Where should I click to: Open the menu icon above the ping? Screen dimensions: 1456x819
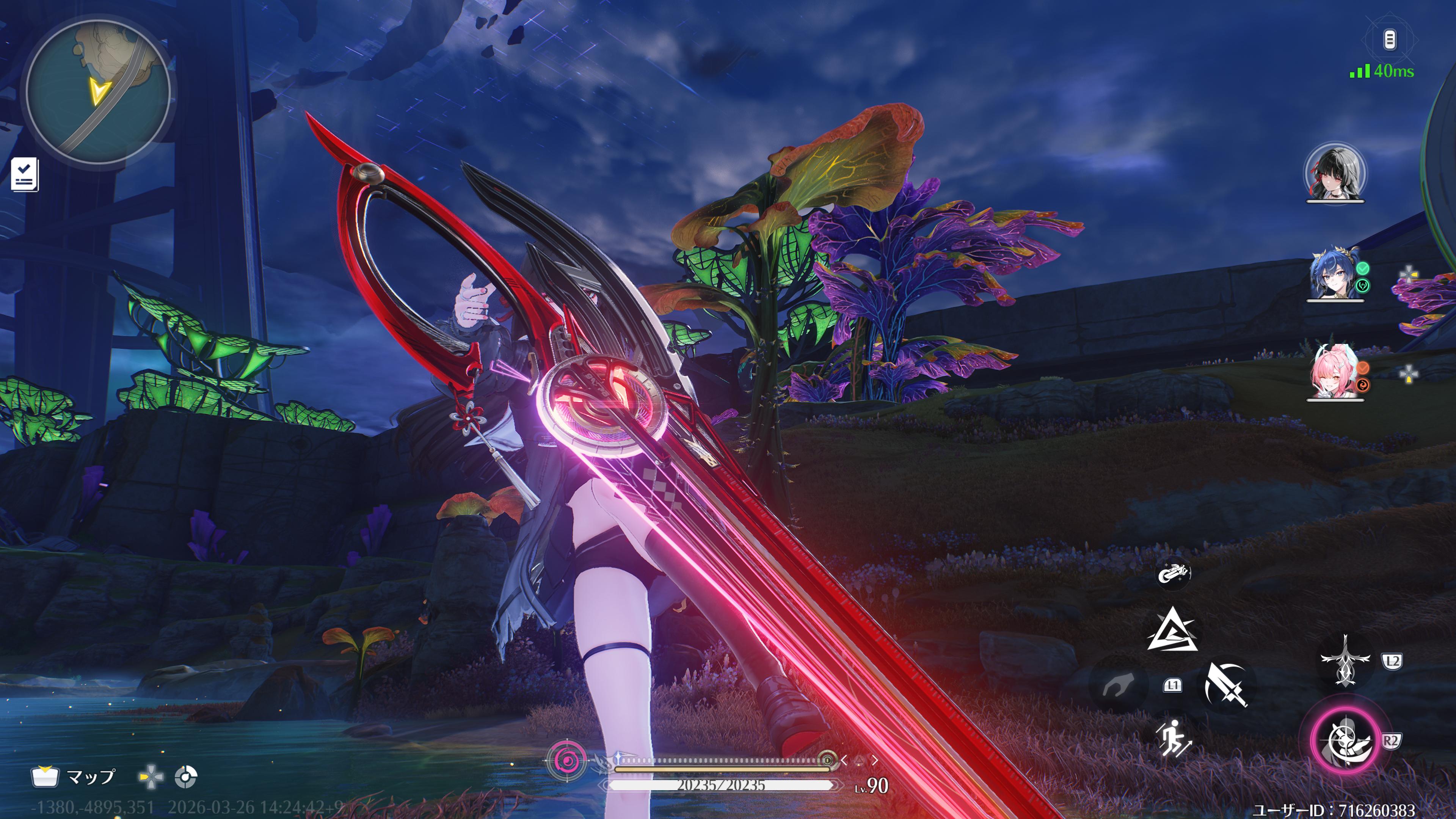point(1389,40)
